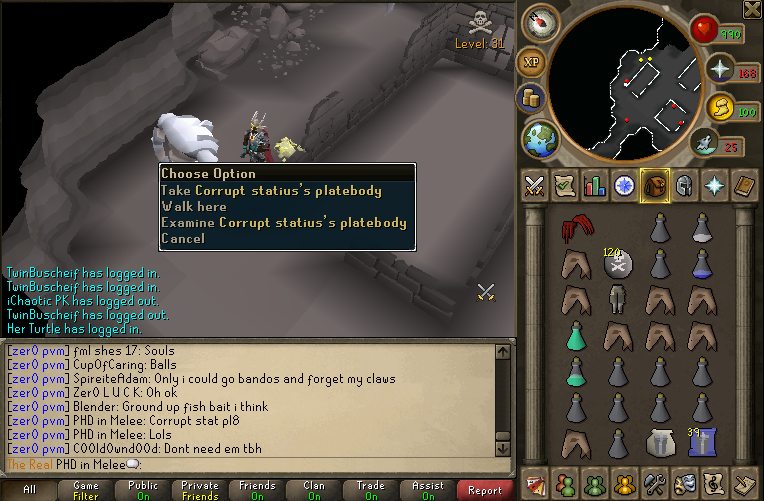This screenshot has width=764, height=501.
Task: Open the Combat Options tab
Action: (x=534, y=185)
